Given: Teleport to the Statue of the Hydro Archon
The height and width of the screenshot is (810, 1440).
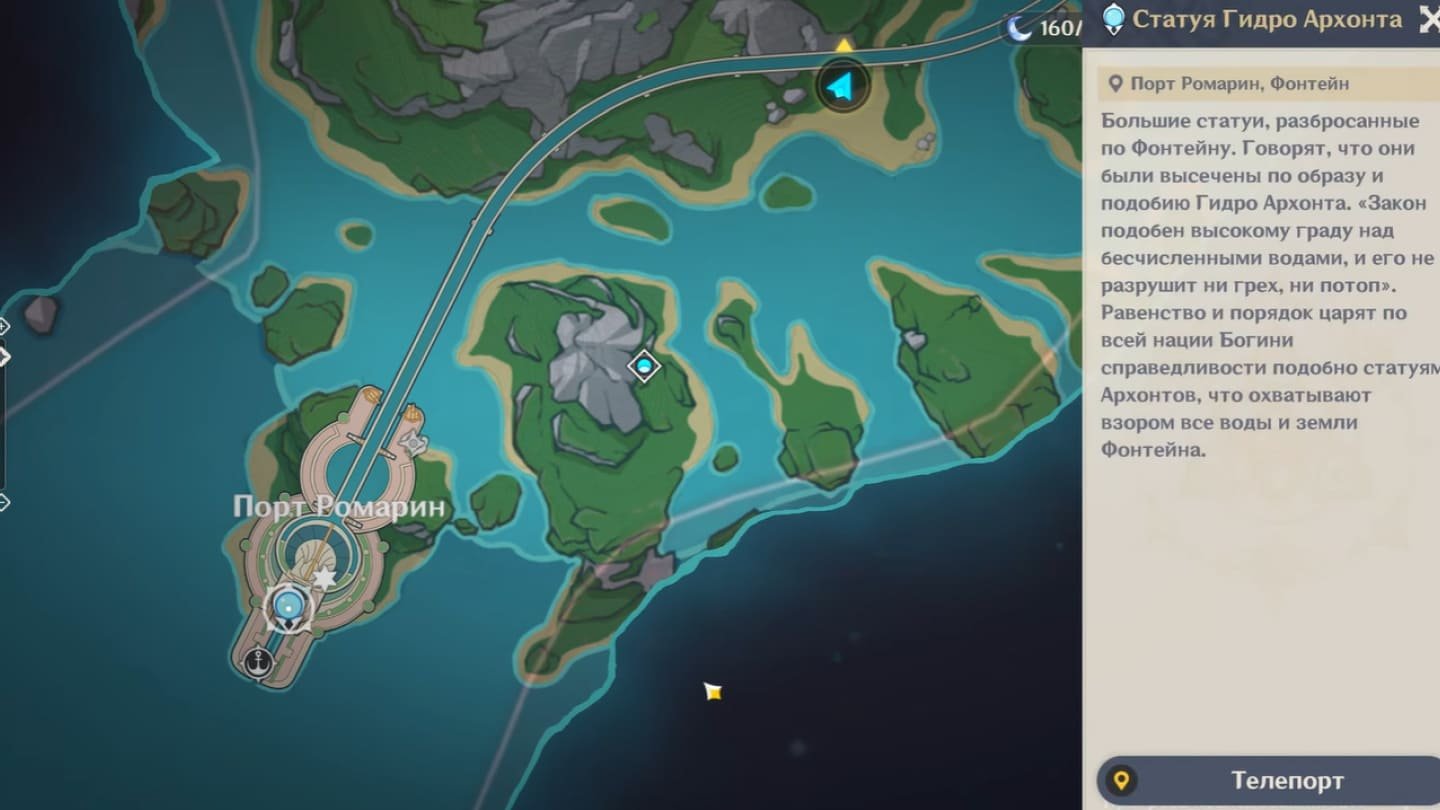Looking at the screenshot, I should 1270,780.
